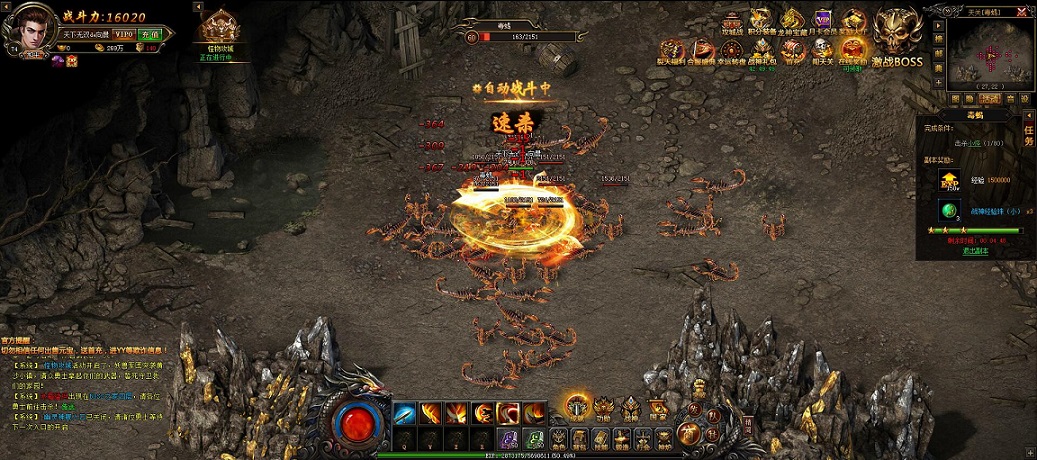Use the green potion slot

tap(534, 439)
